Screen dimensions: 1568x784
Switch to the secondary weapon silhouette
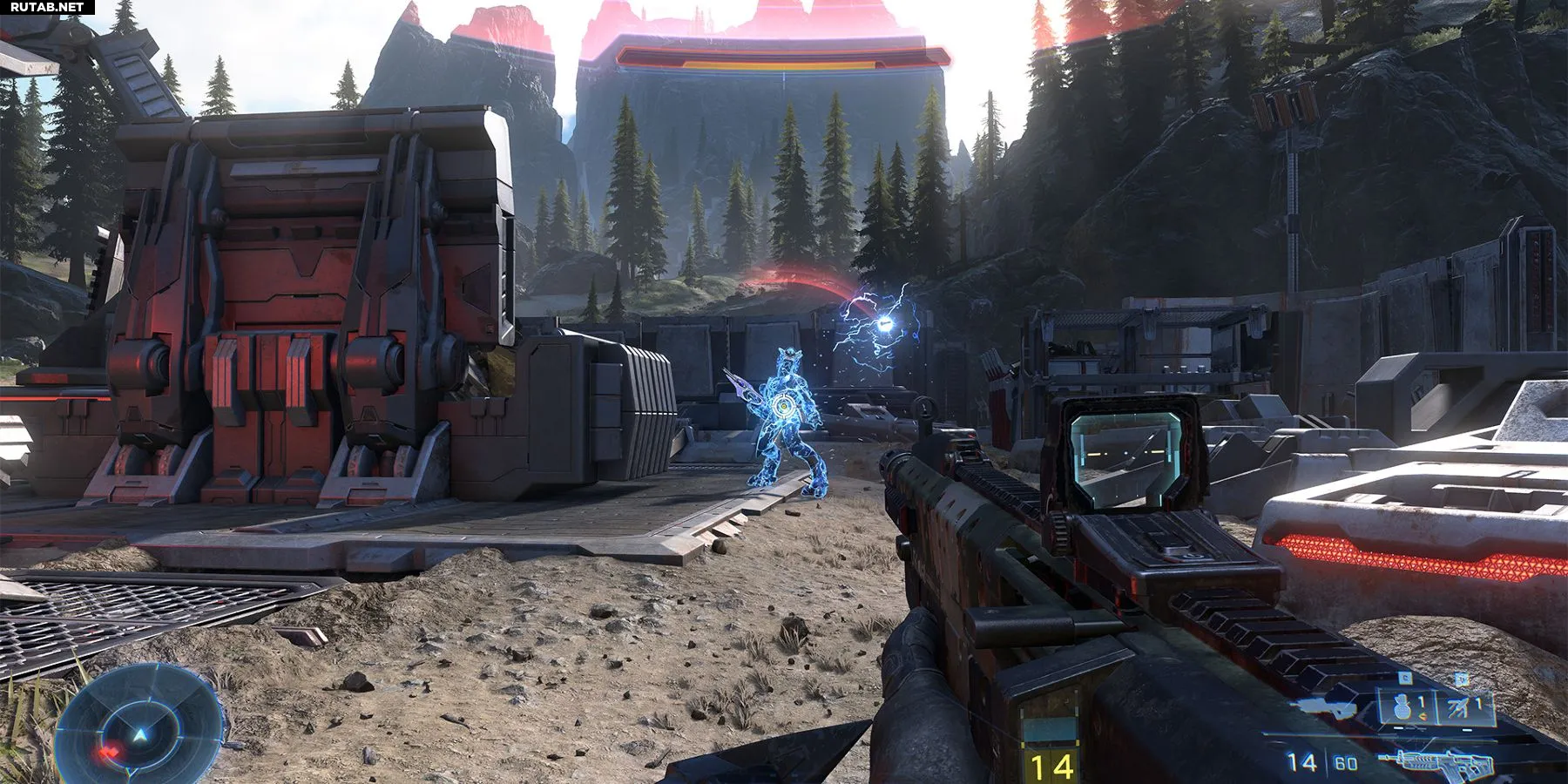[1332, 707]
